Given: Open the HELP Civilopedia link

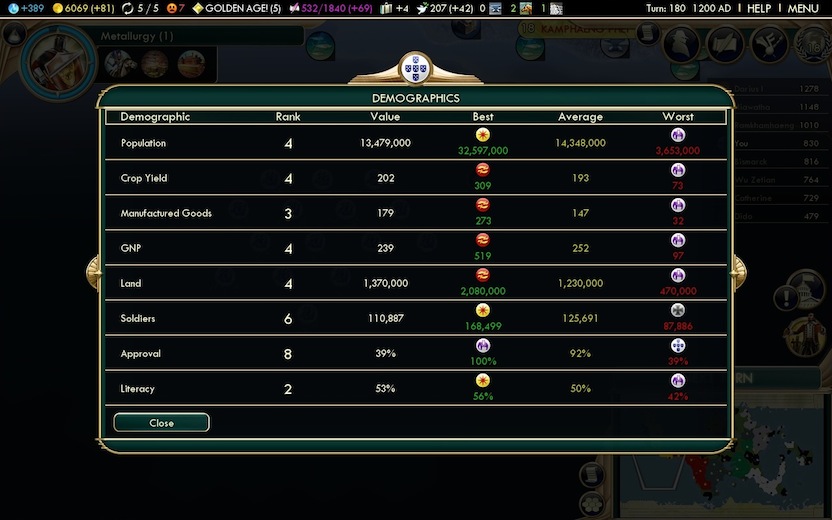Looking at the screenshot, I should 759,8.
